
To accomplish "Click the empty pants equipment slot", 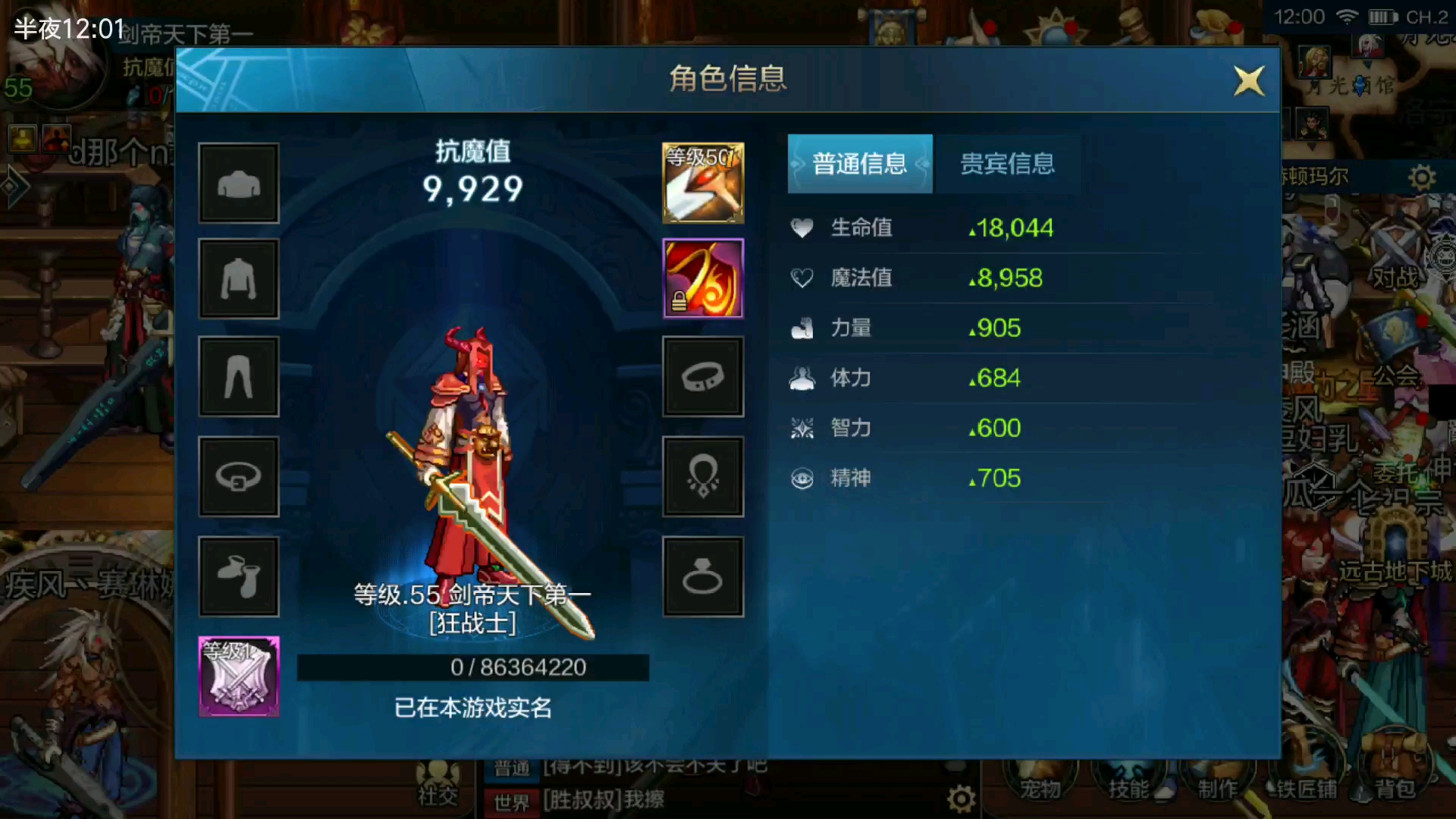I will (x=239, y=376).
